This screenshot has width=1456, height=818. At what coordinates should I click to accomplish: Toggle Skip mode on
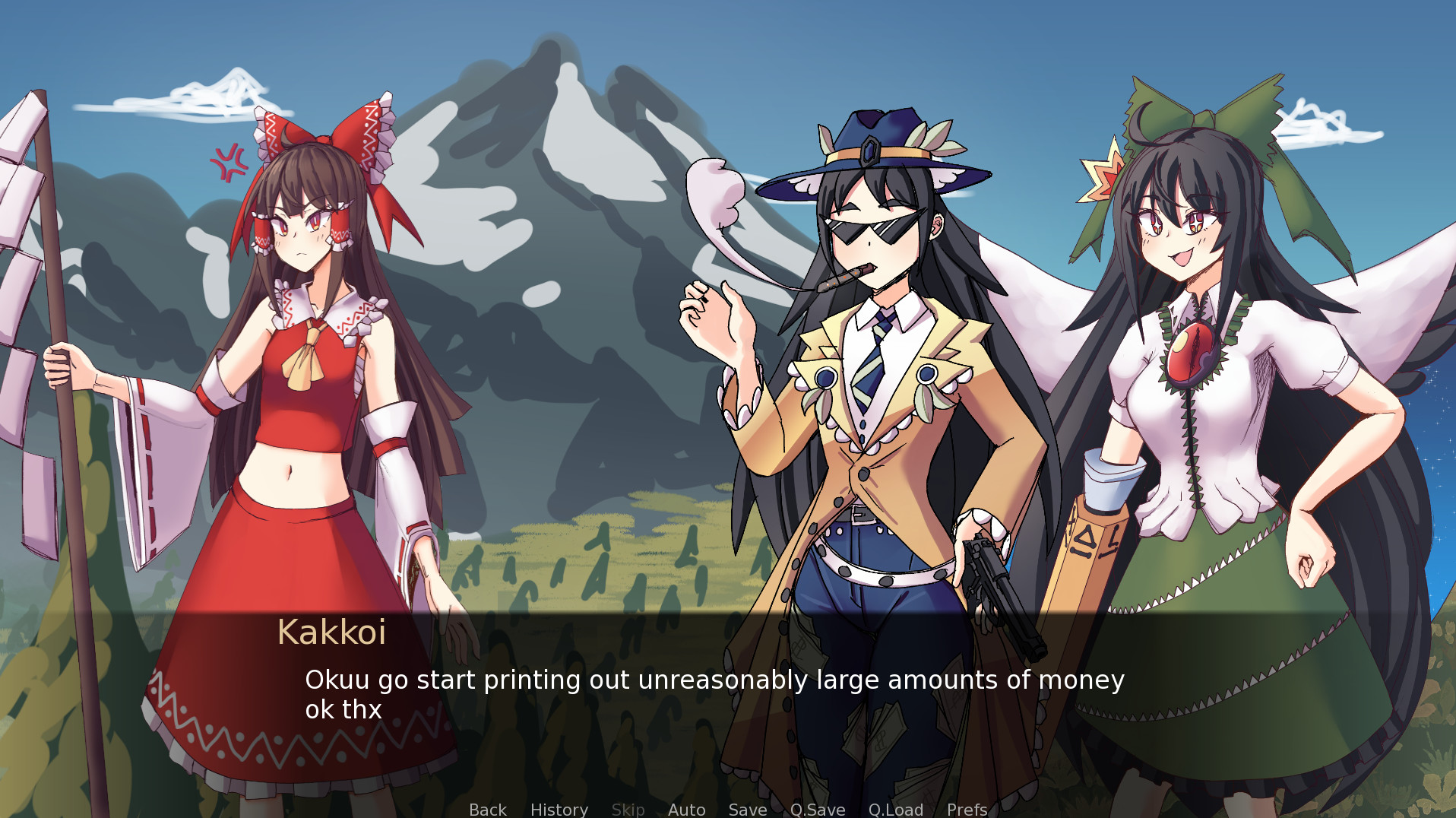628,809
